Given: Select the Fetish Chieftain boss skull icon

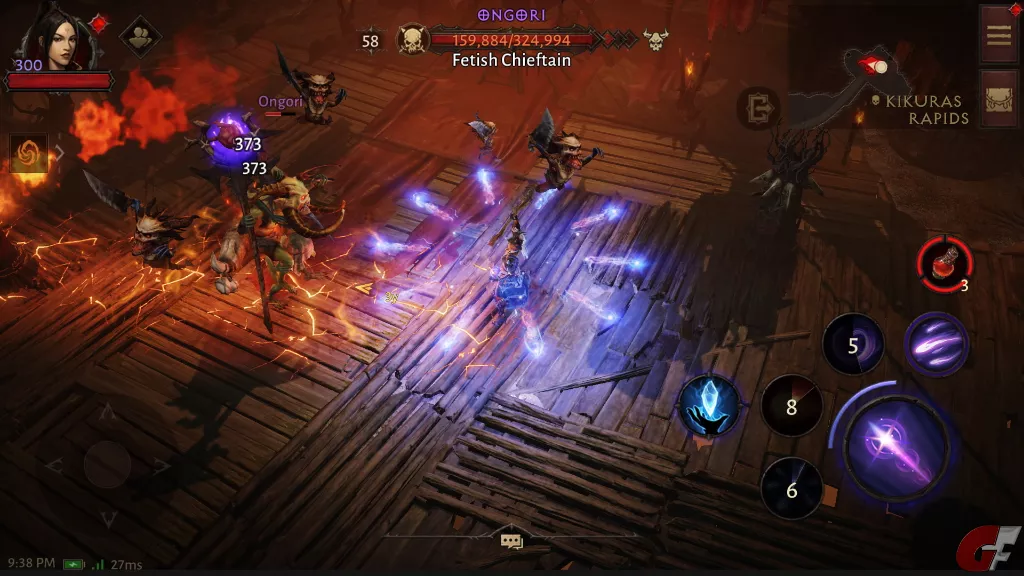Looking at the screenshot, I should coord(412,41).
